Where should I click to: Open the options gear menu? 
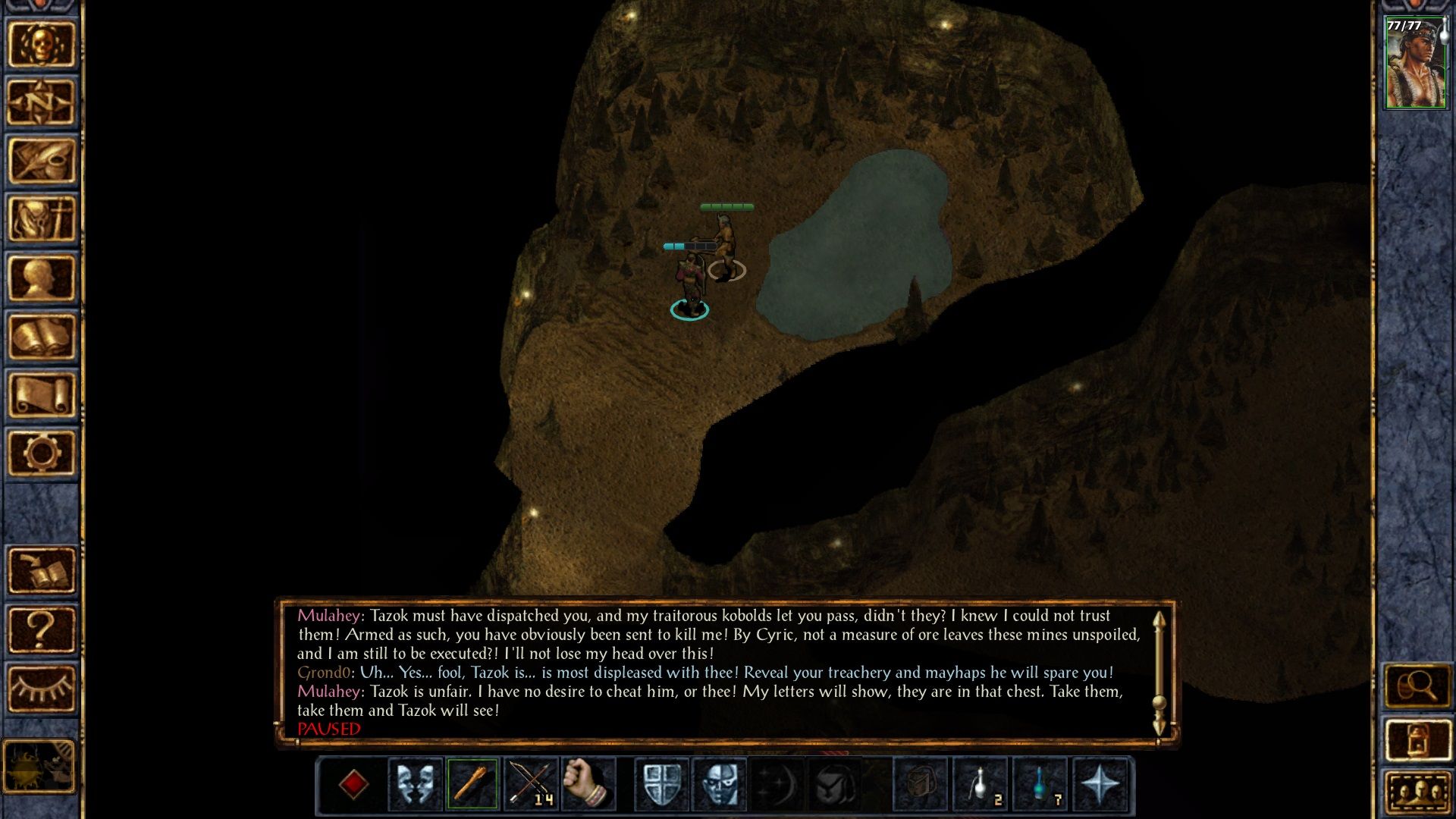pyautogui.click(x=42, y=453)
